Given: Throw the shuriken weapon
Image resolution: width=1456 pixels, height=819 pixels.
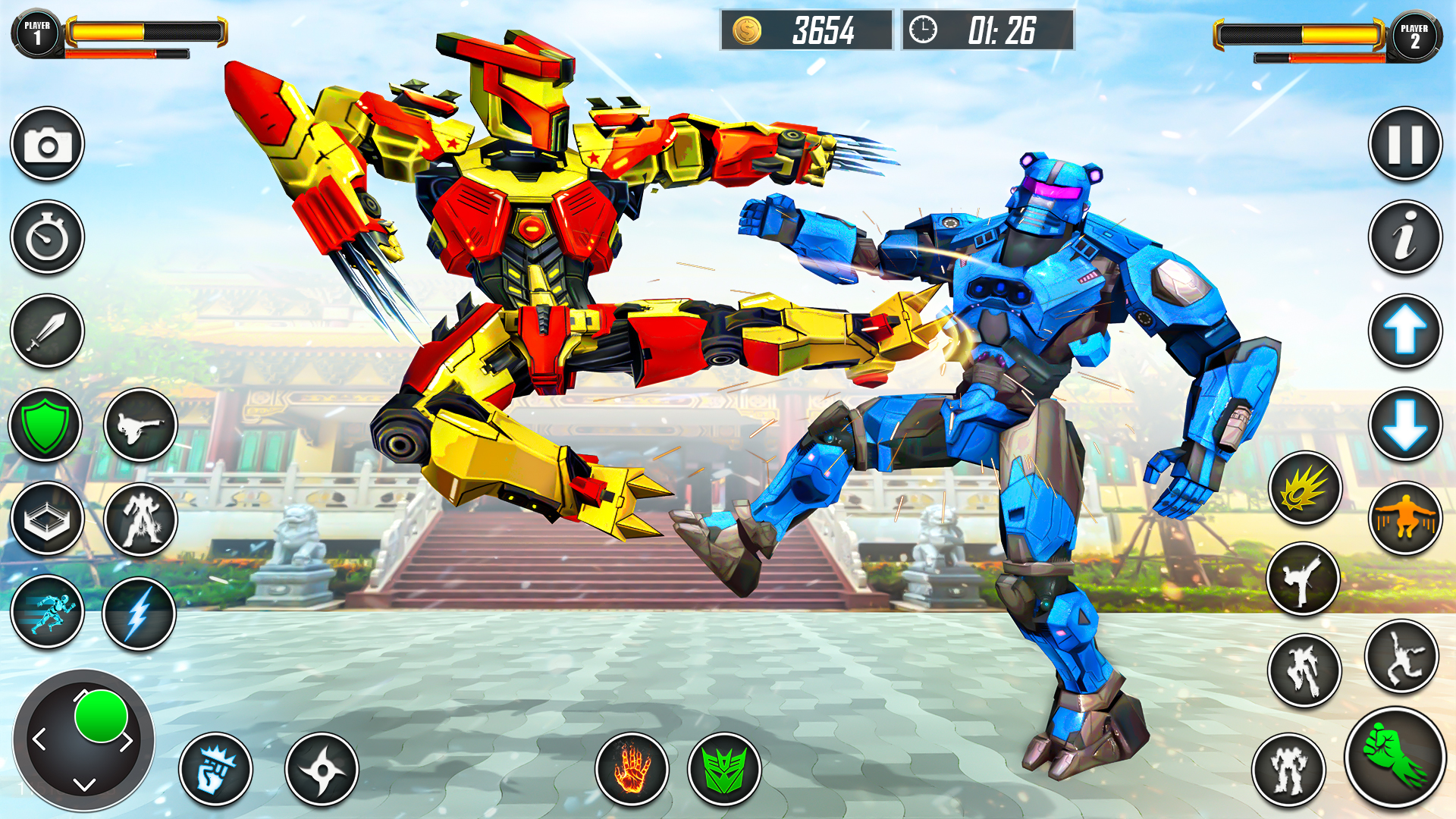Looking at the screenshot, I should coord(322,769).
